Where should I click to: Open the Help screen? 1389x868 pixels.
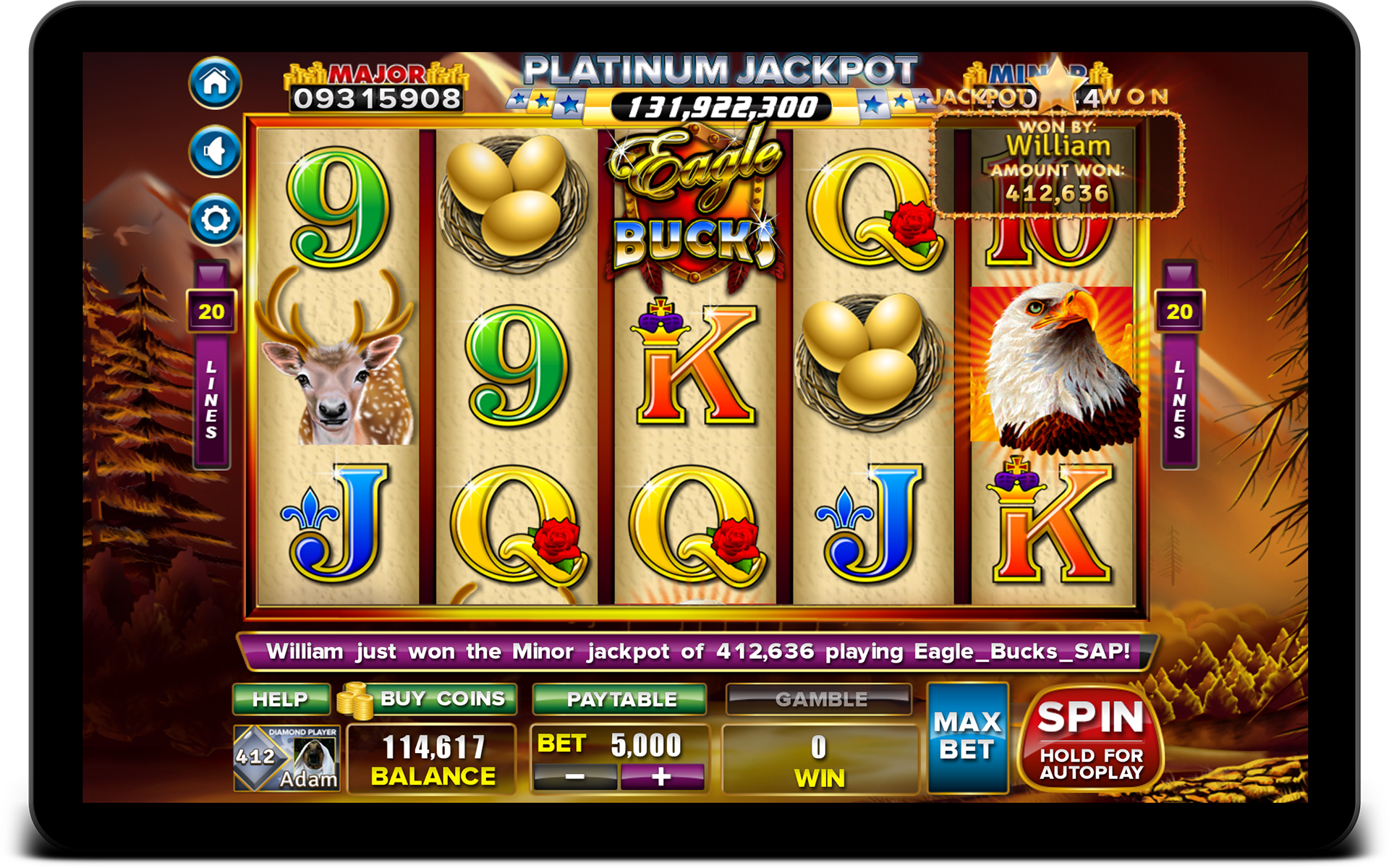pos(281,699)
